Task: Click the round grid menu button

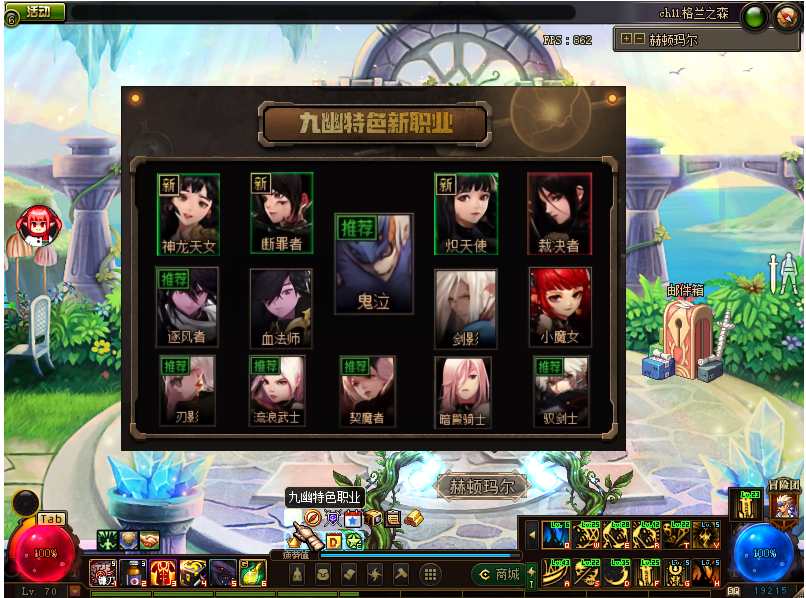Action: click(430, 574)
